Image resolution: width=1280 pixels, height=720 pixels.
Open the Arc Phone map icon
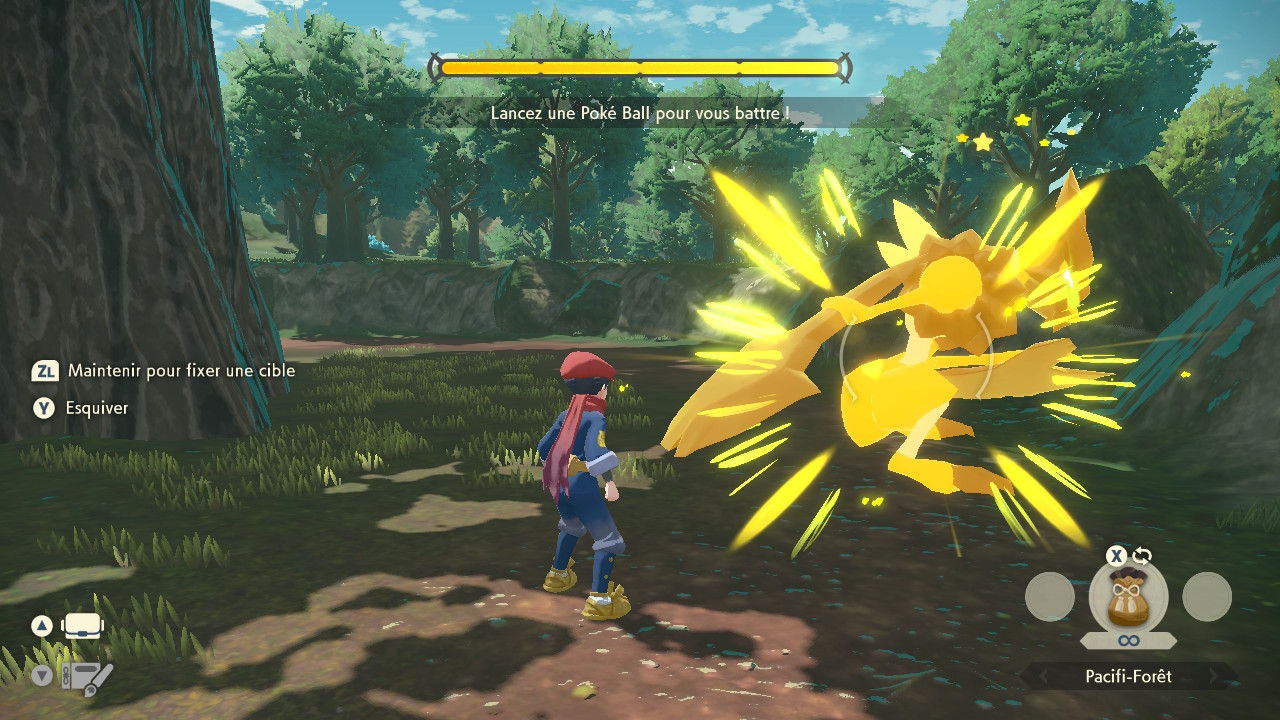[x=87, y=677]
